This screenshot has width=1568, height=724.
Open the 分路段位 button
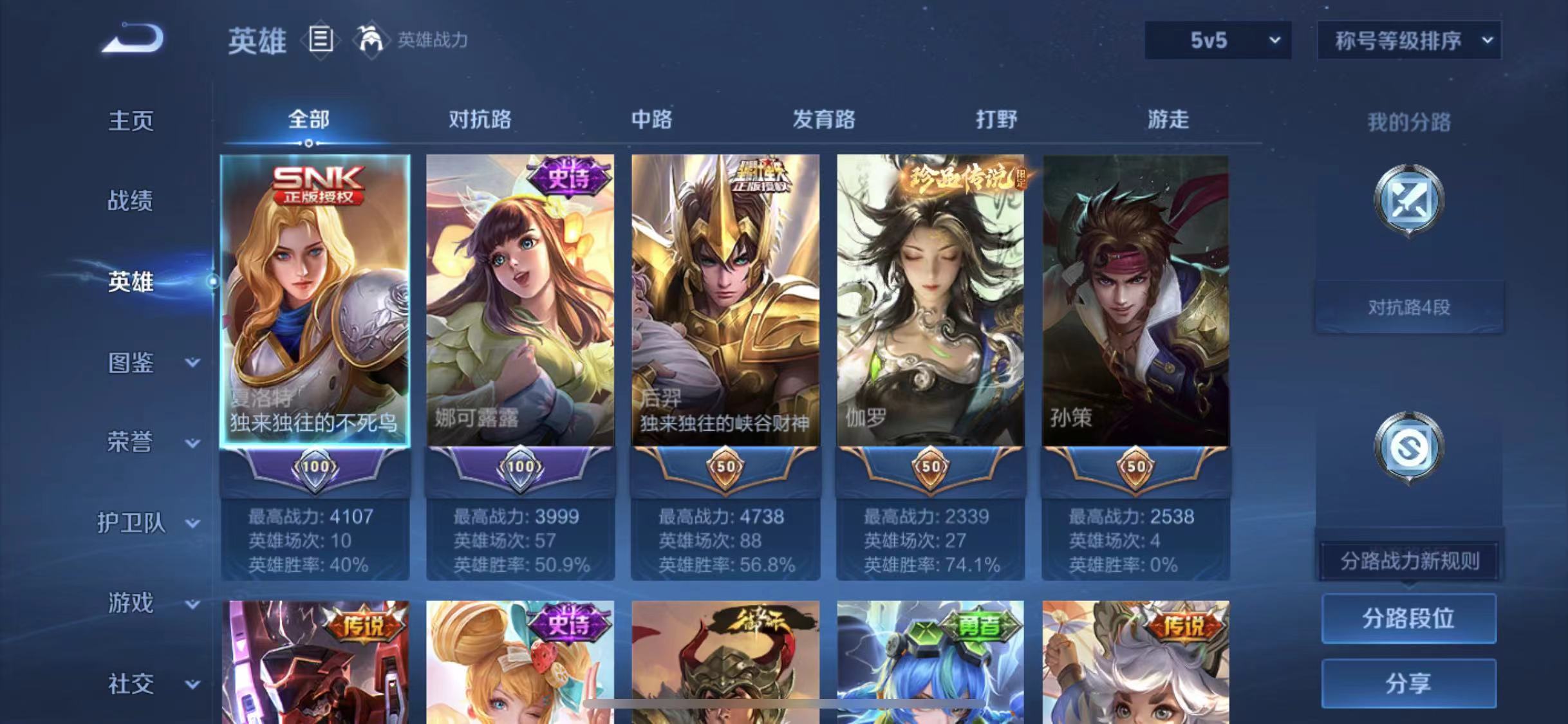(x=1408, y=618)
